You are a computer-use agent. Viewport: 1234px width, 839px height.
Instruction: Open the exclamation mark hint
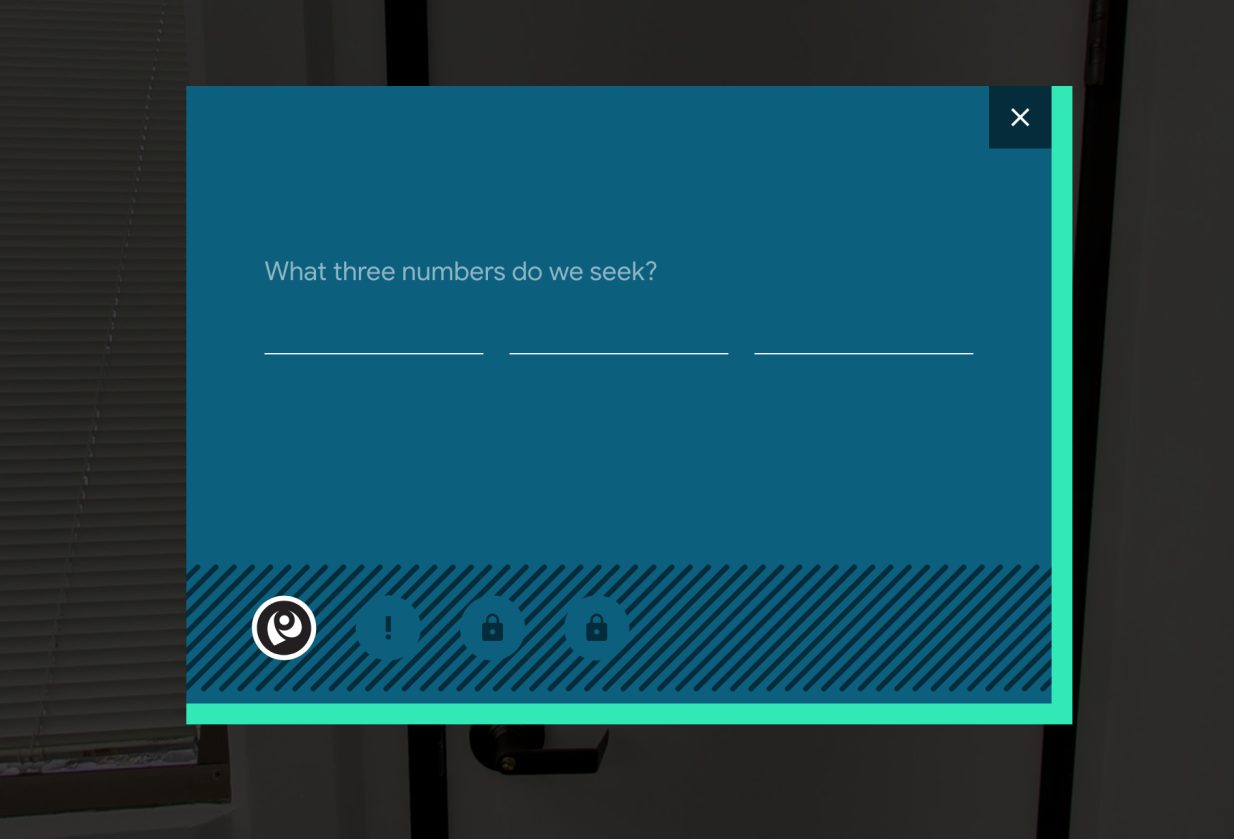click(388, 628)
